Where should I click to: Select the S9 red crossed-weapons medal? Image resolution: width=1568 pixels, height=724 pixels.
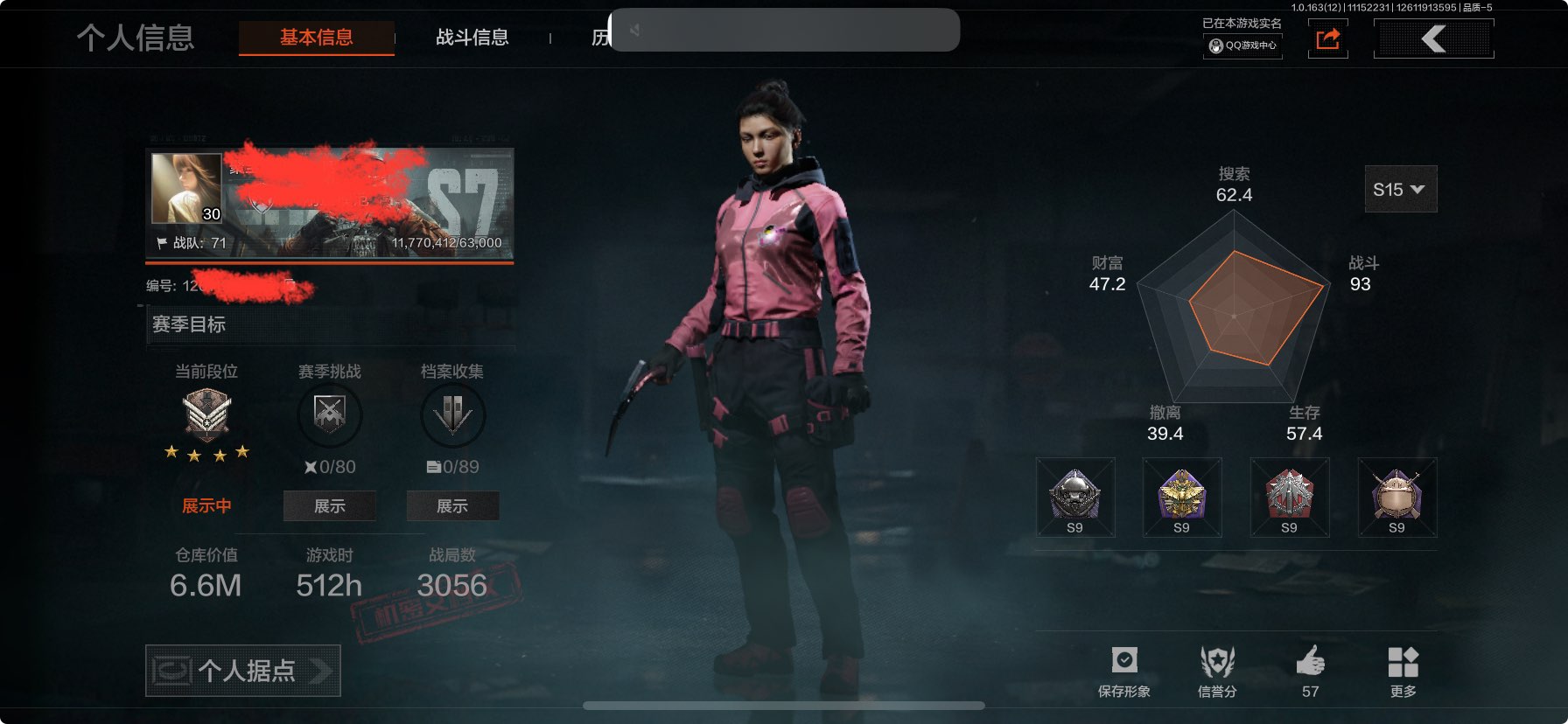point(1289,497)
